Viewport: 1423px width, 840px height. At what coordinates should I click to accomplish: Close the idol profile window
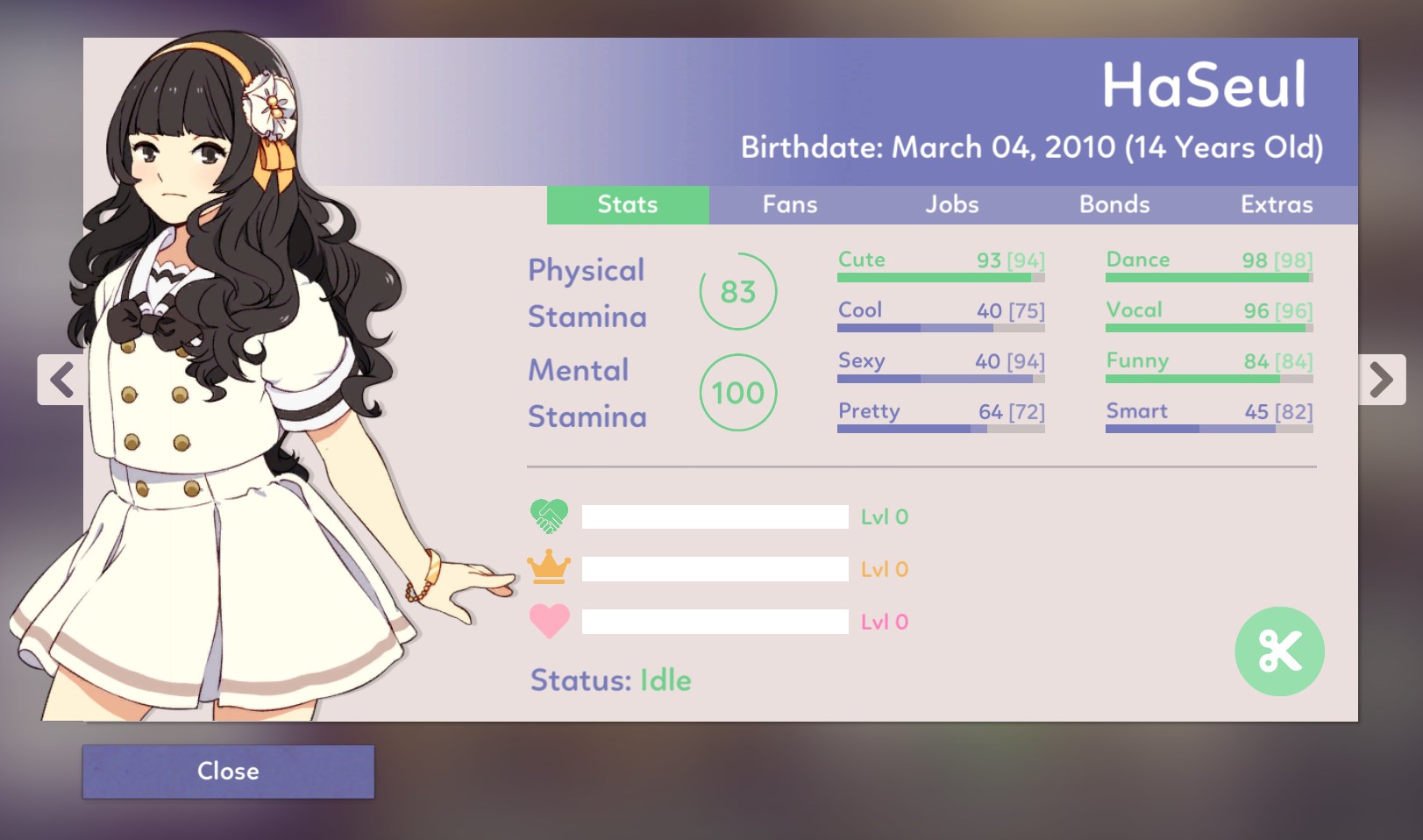pyautogui.click(x=228, y=772)
